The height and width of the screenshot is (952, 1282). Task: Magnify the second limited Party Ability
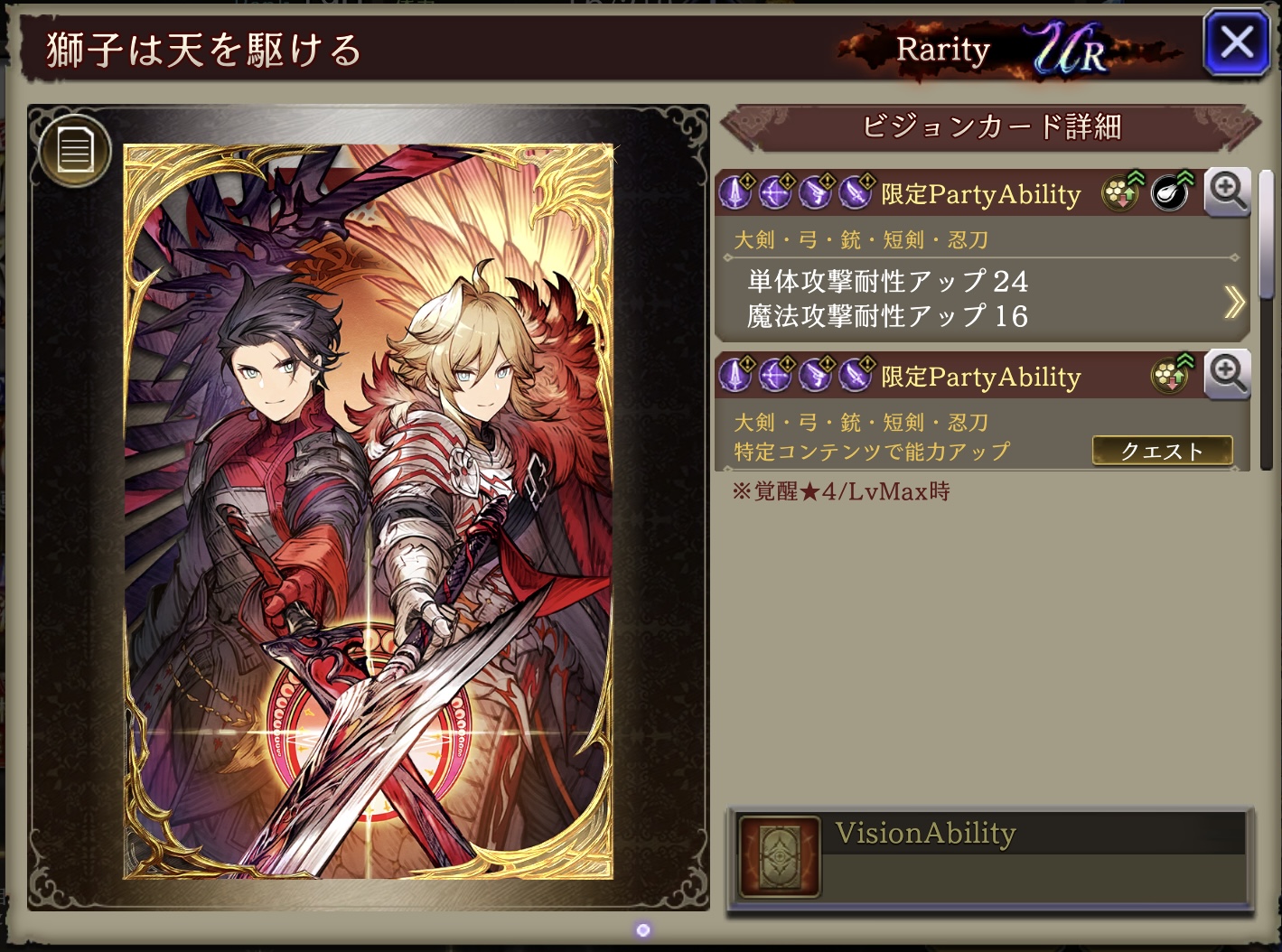1228,373
